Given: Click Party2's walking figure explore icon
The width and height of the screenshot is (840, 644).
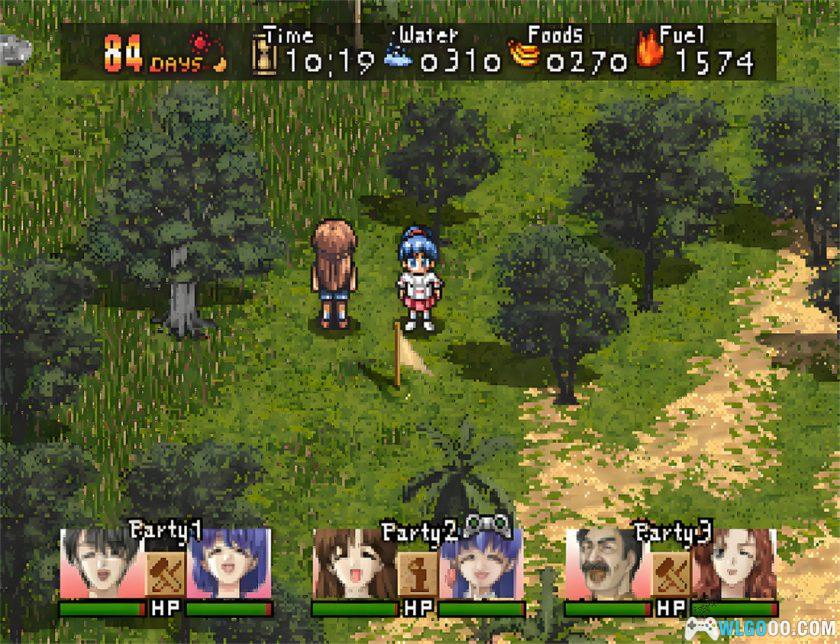Looking at the screenshot, I should point(415,573).
